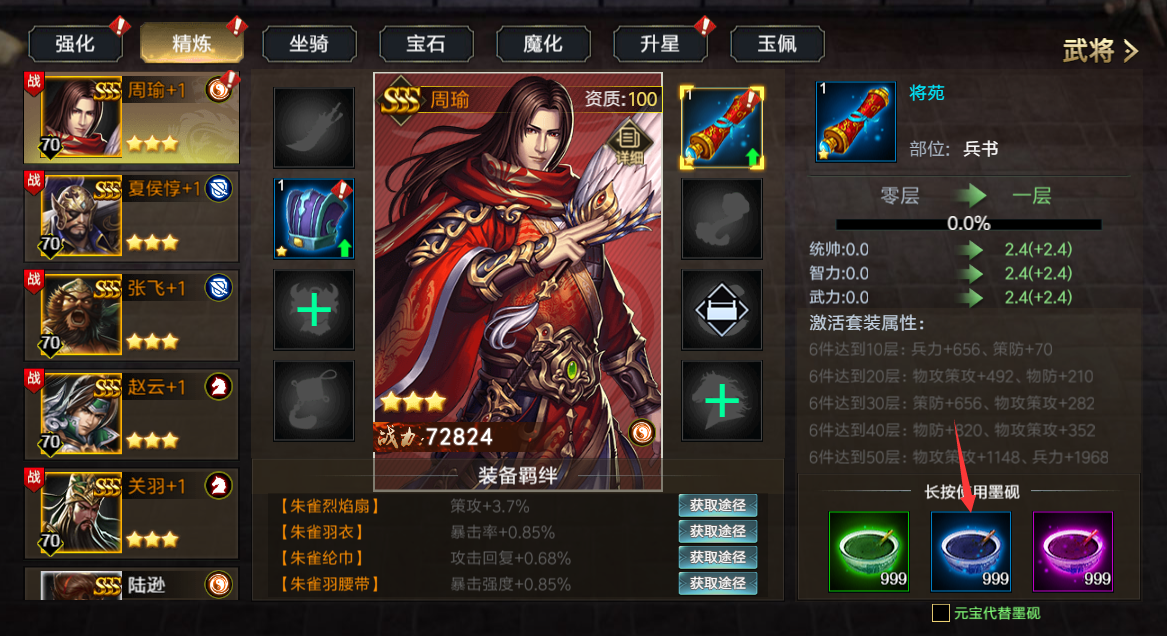Select hero 赵云 in the roster
The height and width of the screenshot is (636, 1167).
139,411
